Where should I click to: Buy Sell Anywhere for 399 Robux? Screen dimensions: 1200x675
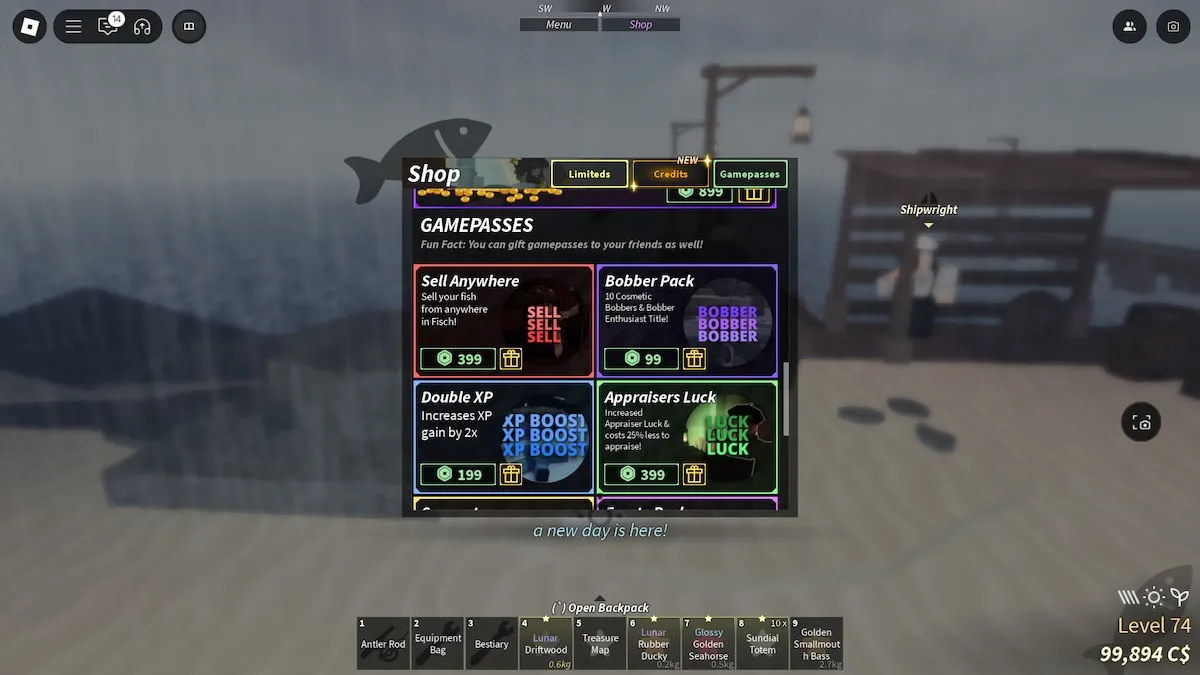click(458, 359)
